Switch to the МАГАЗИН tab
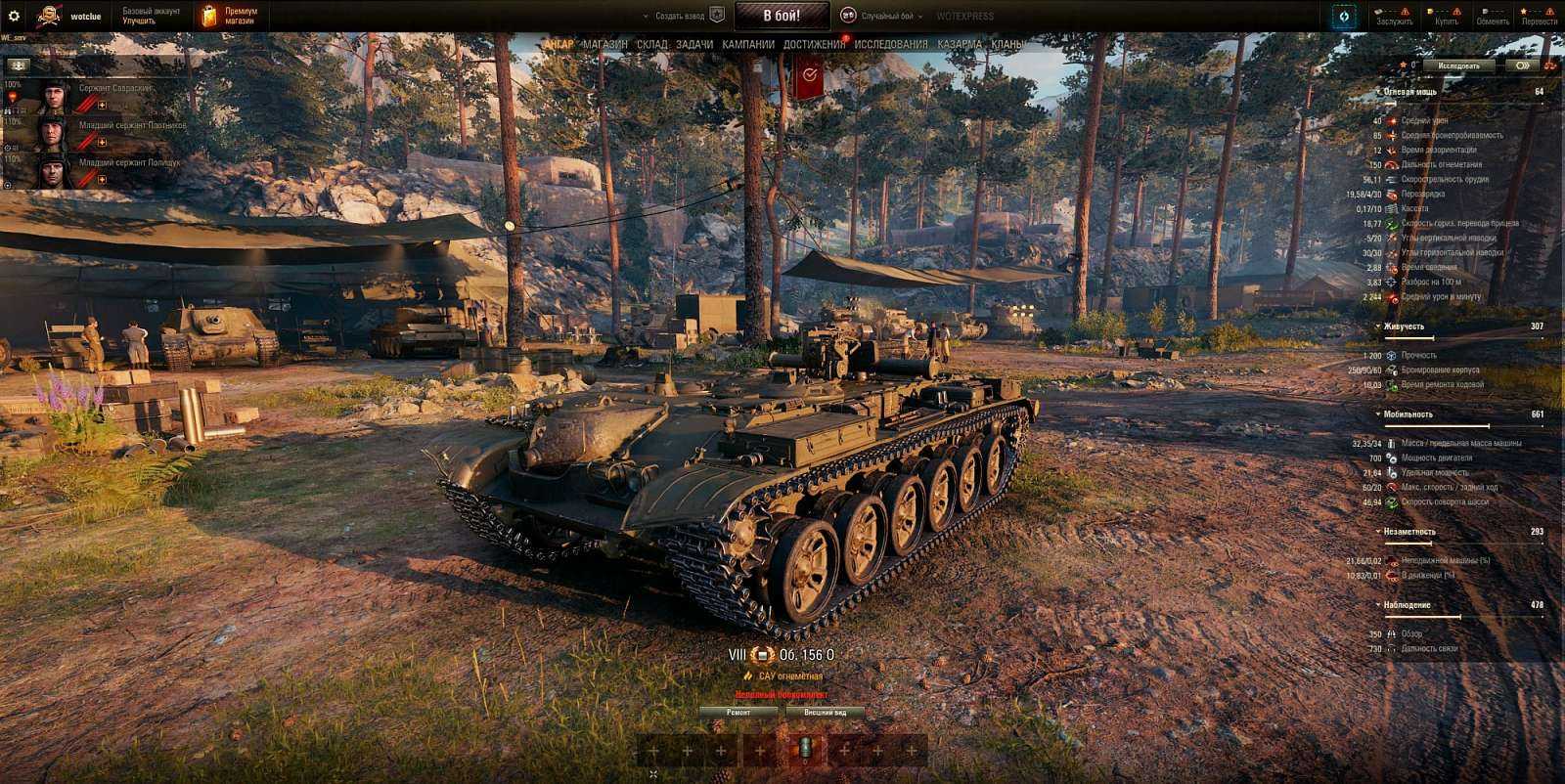This screenshot has width=1565, height=784. [602, 44]
